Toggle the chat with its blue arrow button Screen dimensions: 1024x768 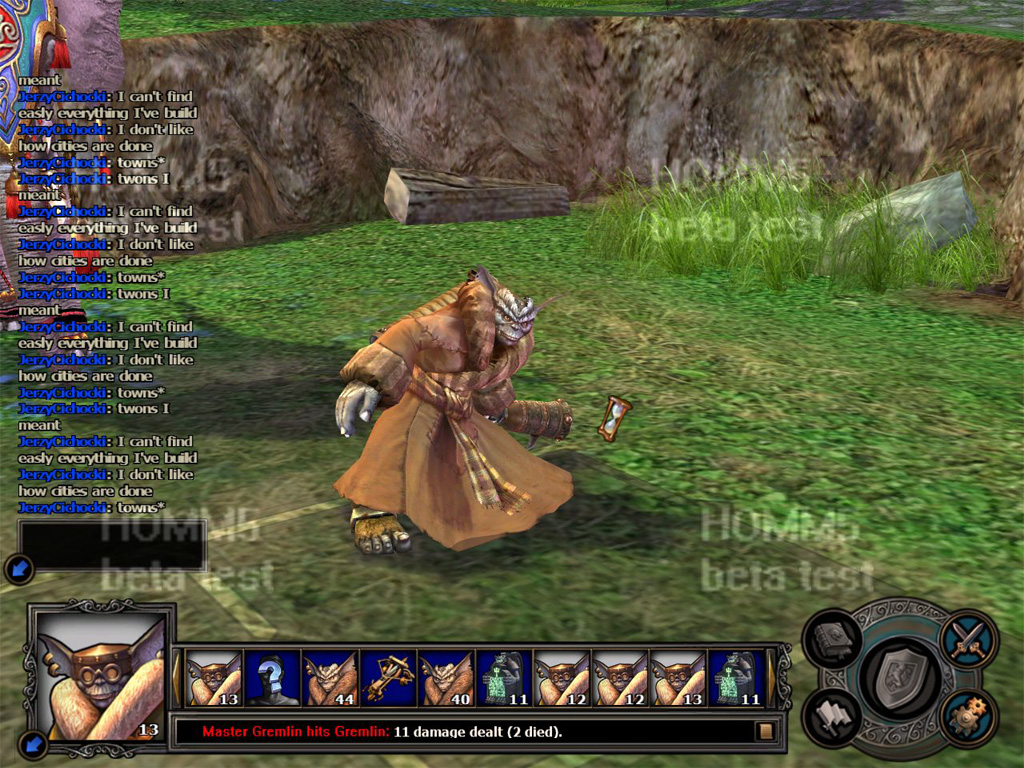19,569
